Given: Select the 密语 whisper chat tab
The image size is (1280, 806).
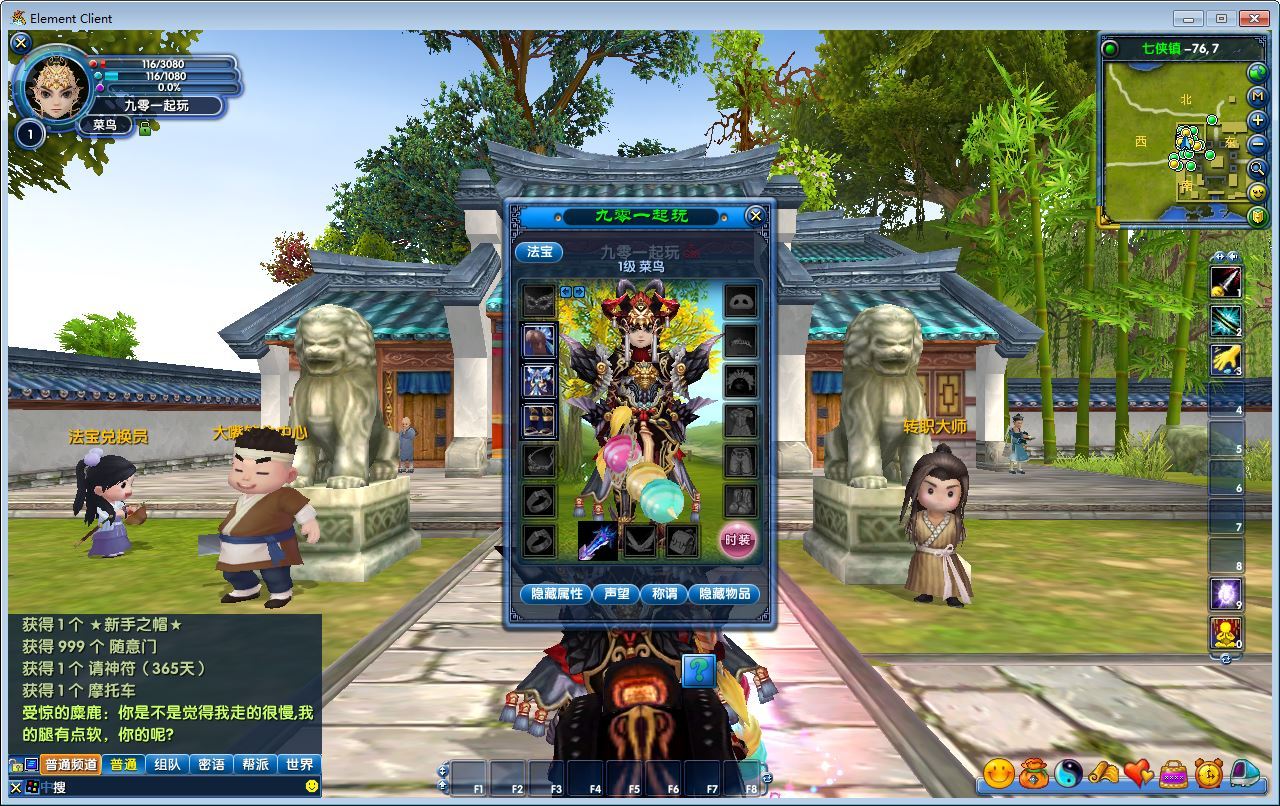Looking at the screenshot, I should coord(211,765).
